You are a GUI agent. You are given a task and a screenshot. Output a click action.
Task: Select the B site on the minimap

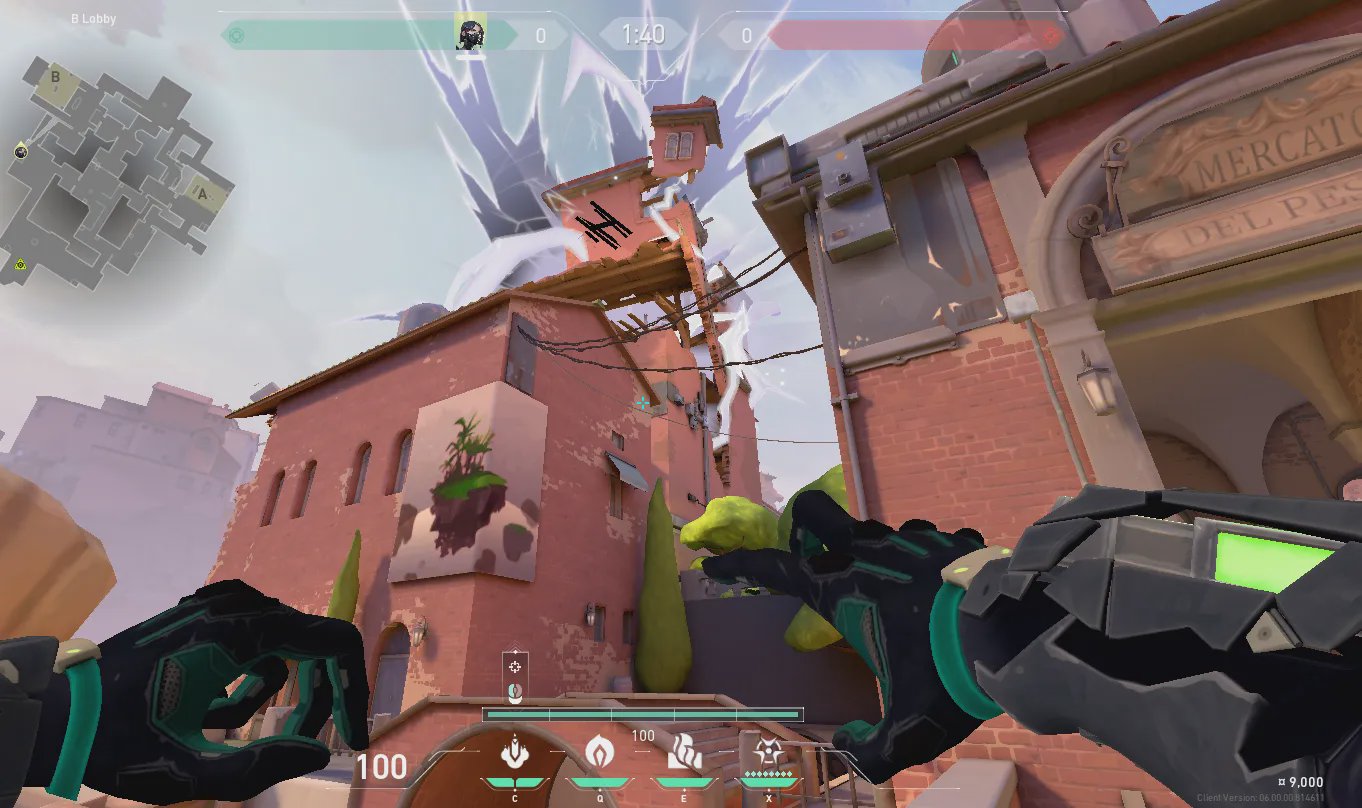click(x=56, y=78)
